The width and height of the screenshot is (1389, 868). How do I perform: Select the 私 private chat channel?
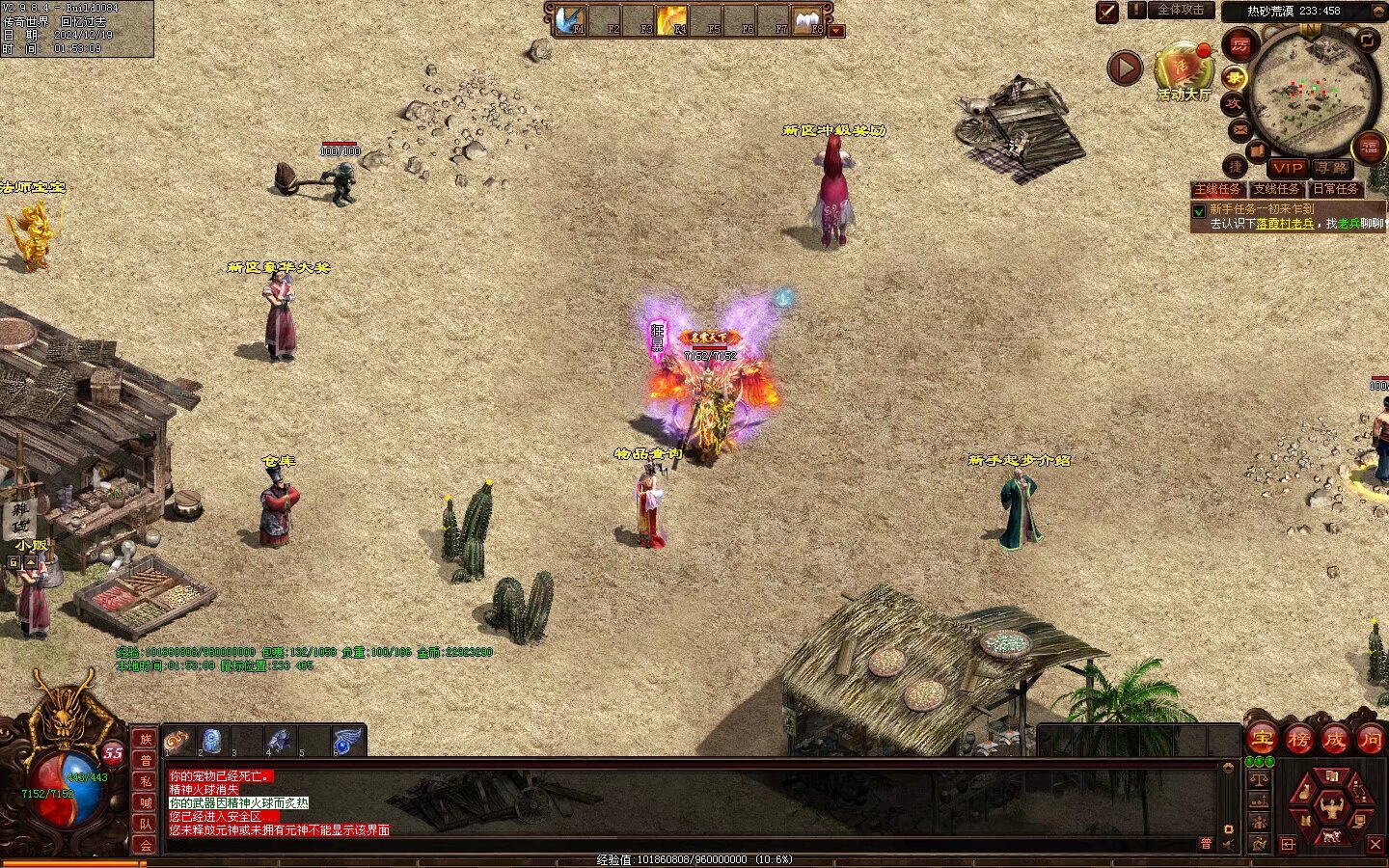(146, 781)
